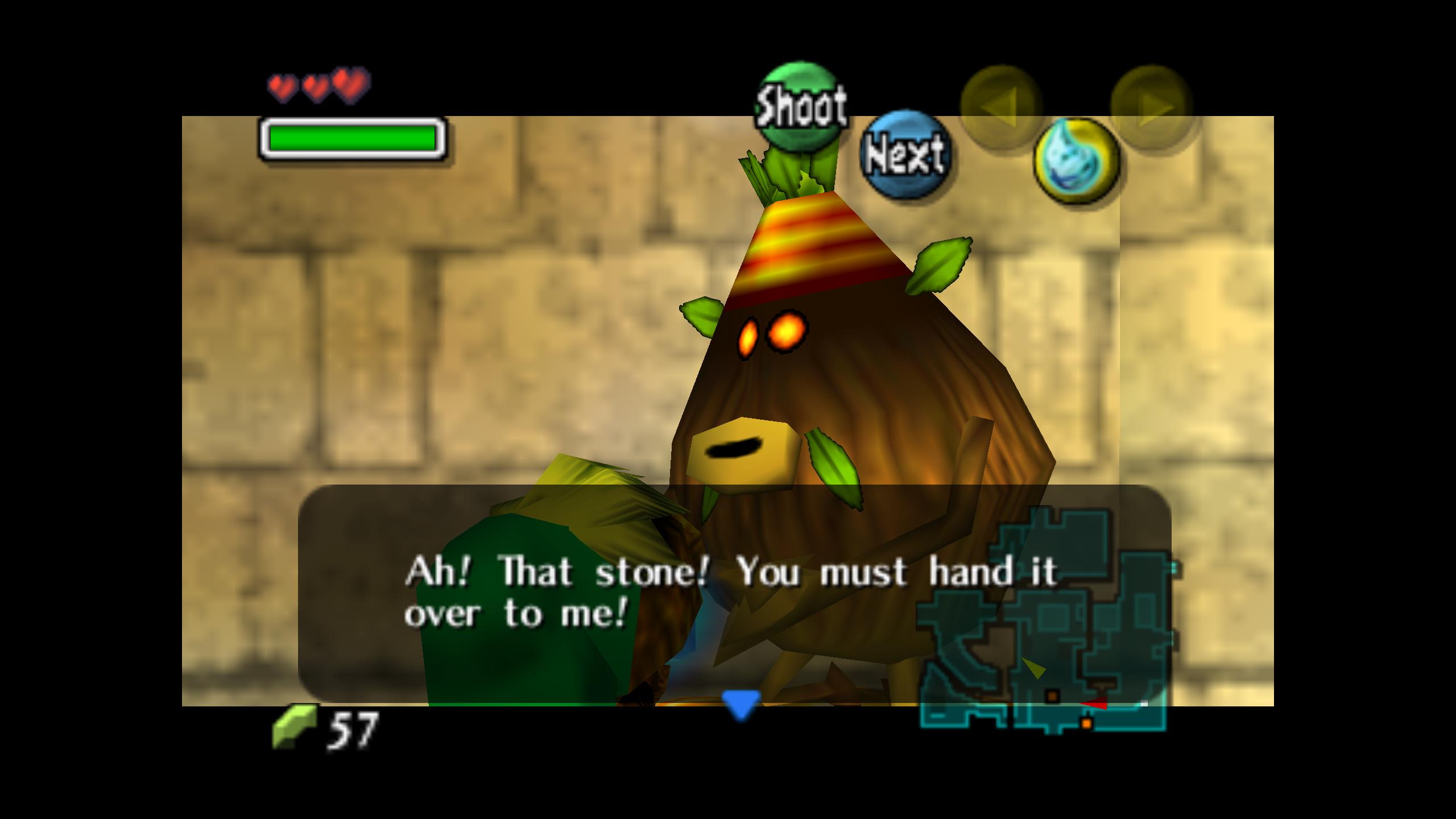Select the Moon's Tear item icon
This screenshot has height=819, width=1456.
(x=1076, y=161)
